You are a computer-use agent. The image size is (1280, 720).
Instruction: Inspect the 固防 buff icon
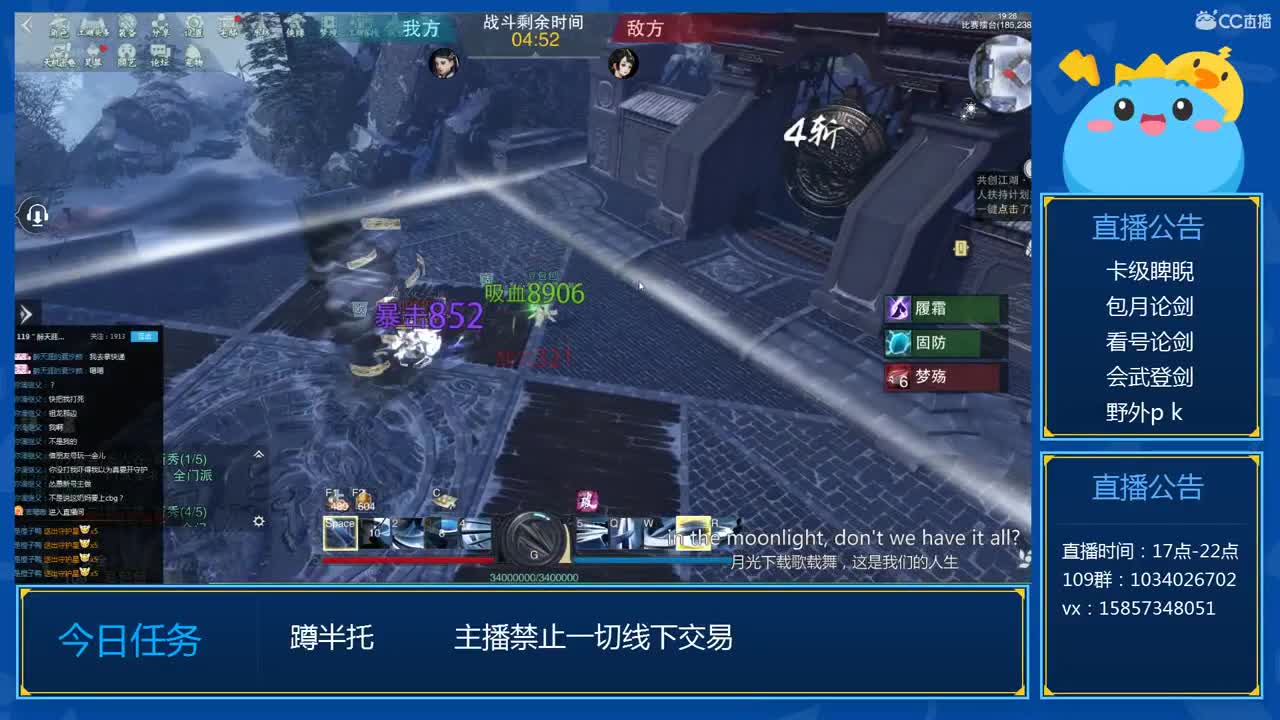[x=900, y=344]
